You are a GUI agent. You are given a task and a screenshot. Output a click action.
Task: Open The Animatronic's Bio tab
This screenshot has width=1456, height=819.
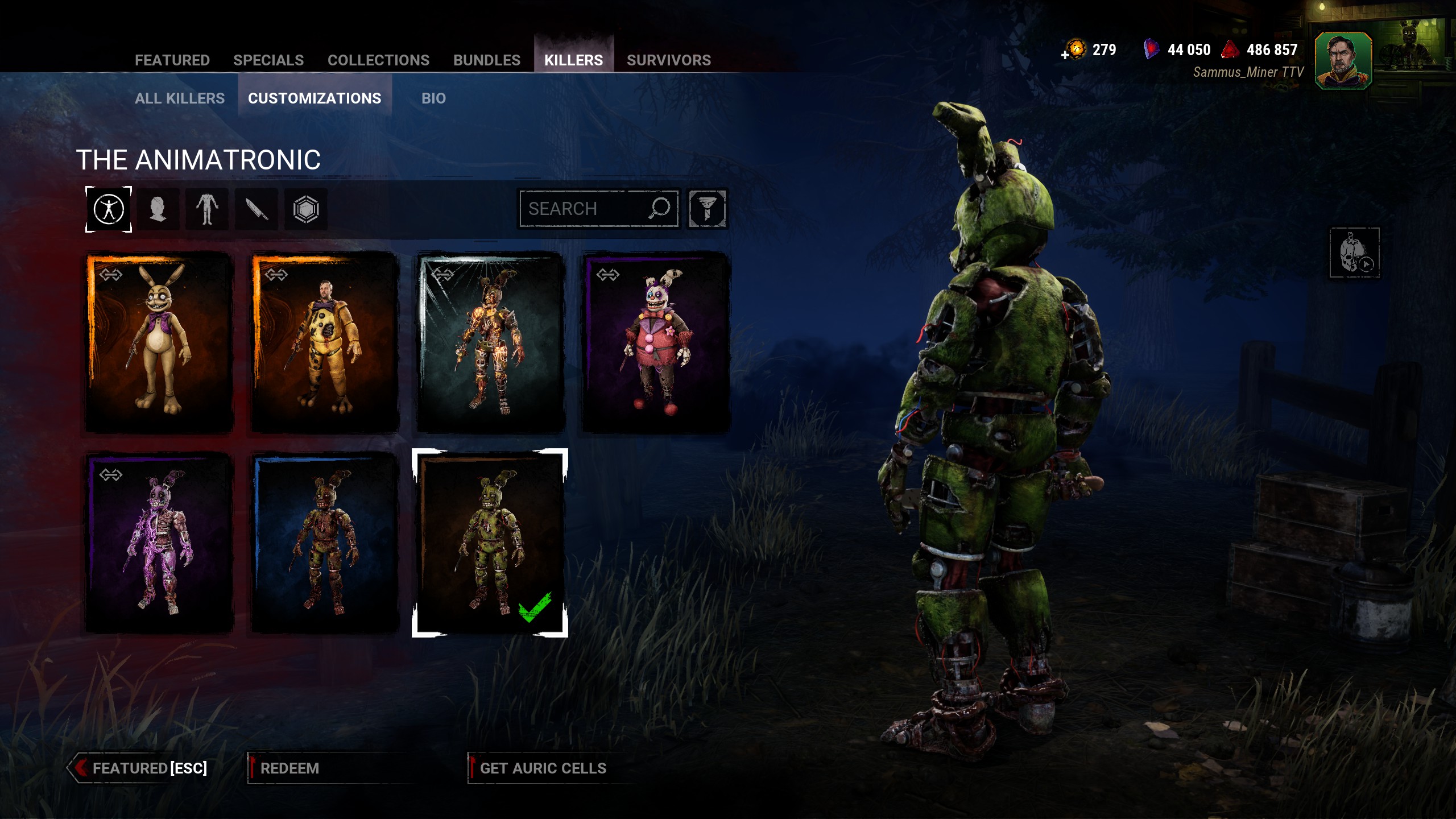[x=433, y=98]
